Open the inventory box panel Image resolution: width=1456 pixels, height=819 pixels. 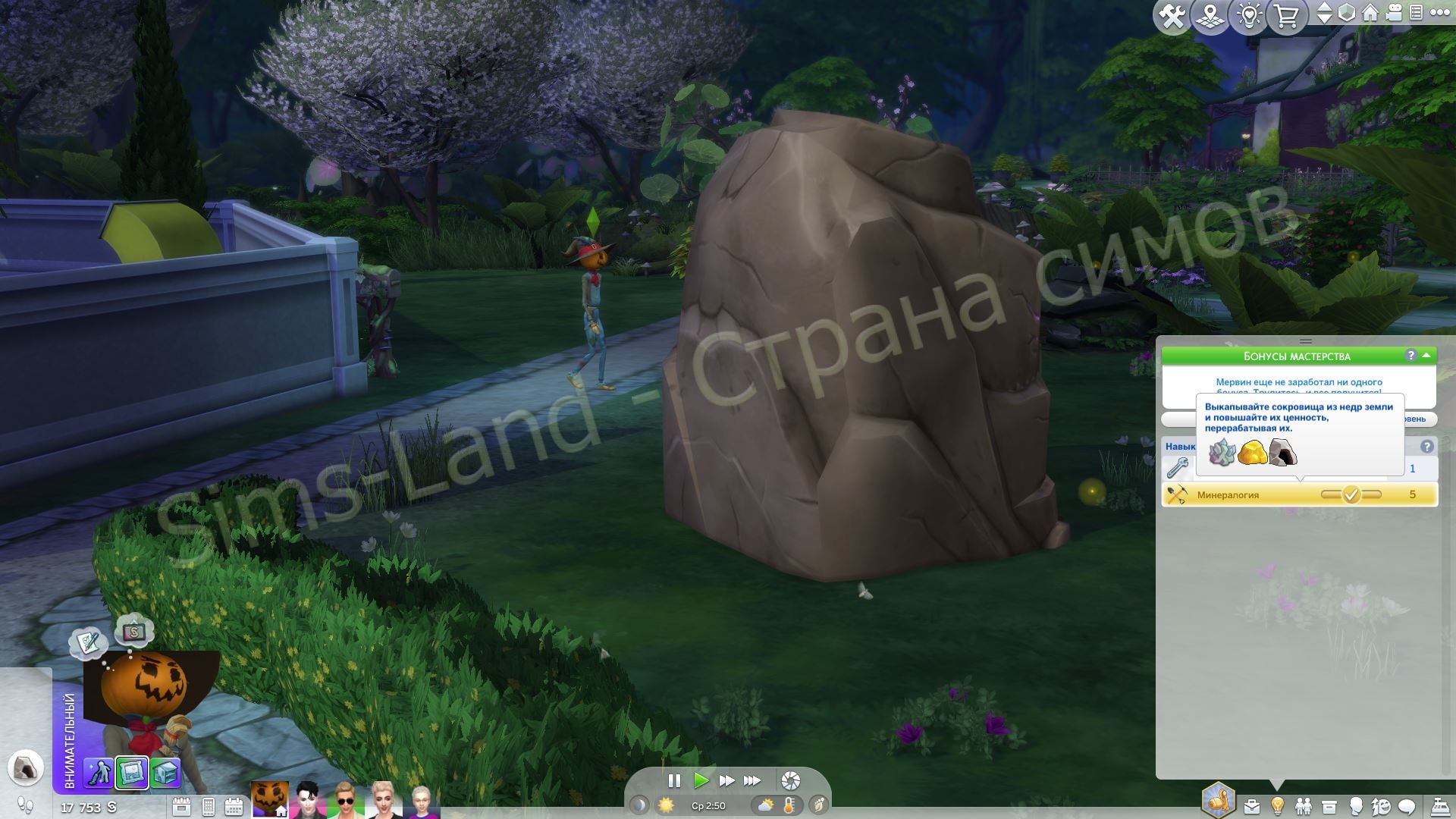pos(1329,805)
